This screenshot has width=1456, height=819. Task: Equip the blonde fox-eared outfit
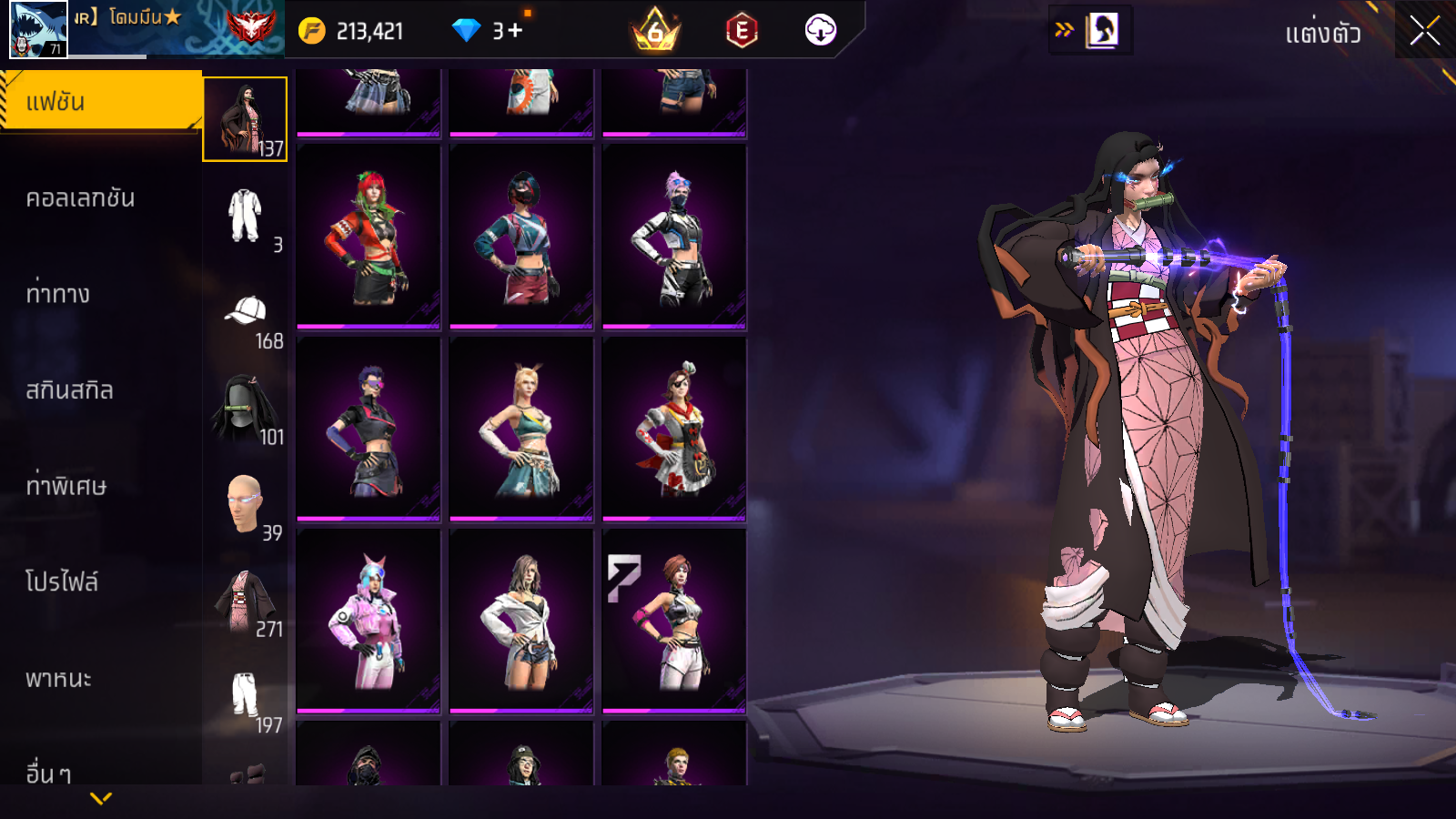[521, 429]
